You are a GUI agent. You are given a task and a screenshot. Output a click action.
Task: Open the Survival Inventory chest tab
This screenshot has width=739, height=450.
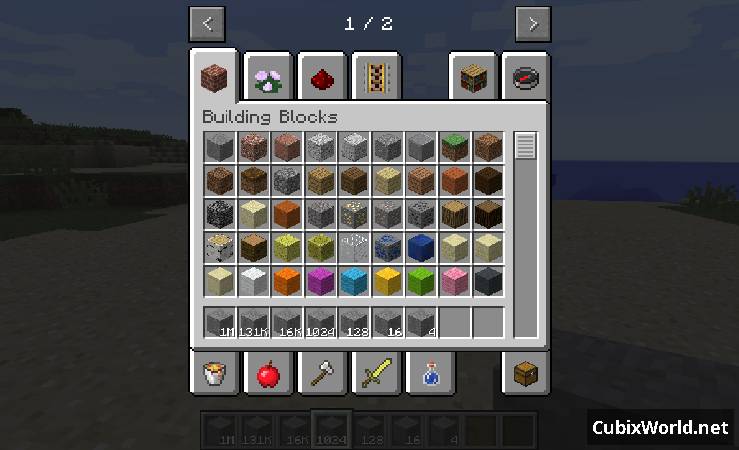[526, 375]
